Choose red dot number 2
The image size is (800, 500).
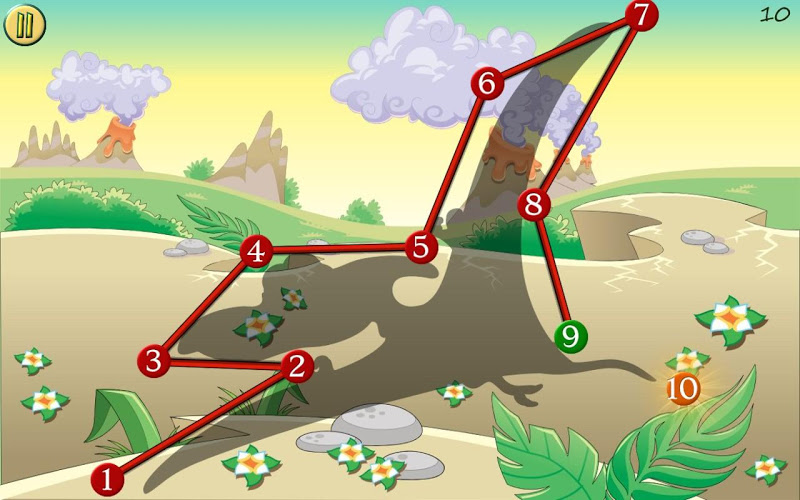click(x=295, y=366)
